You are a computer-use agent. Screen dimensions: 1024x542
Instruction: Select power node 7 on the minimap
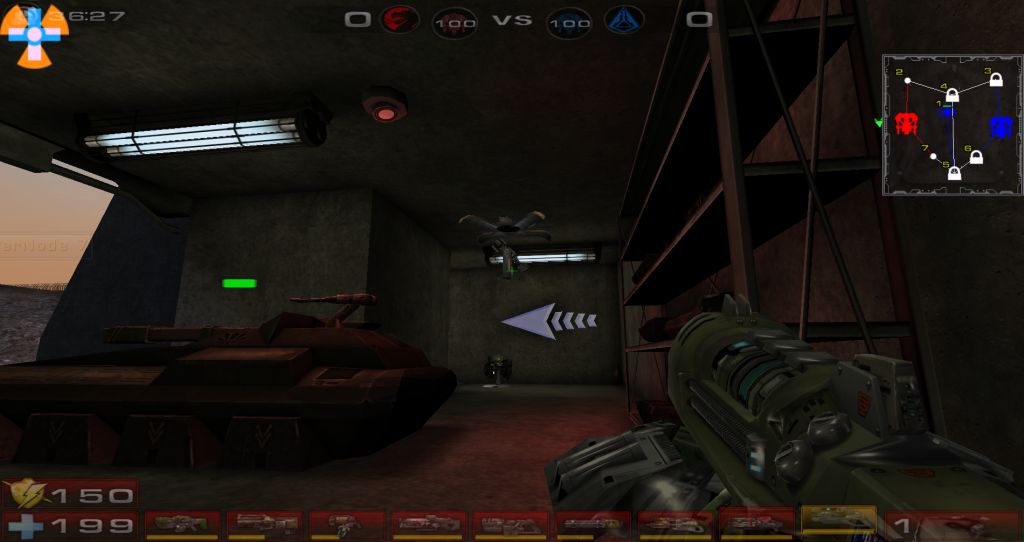934,156
